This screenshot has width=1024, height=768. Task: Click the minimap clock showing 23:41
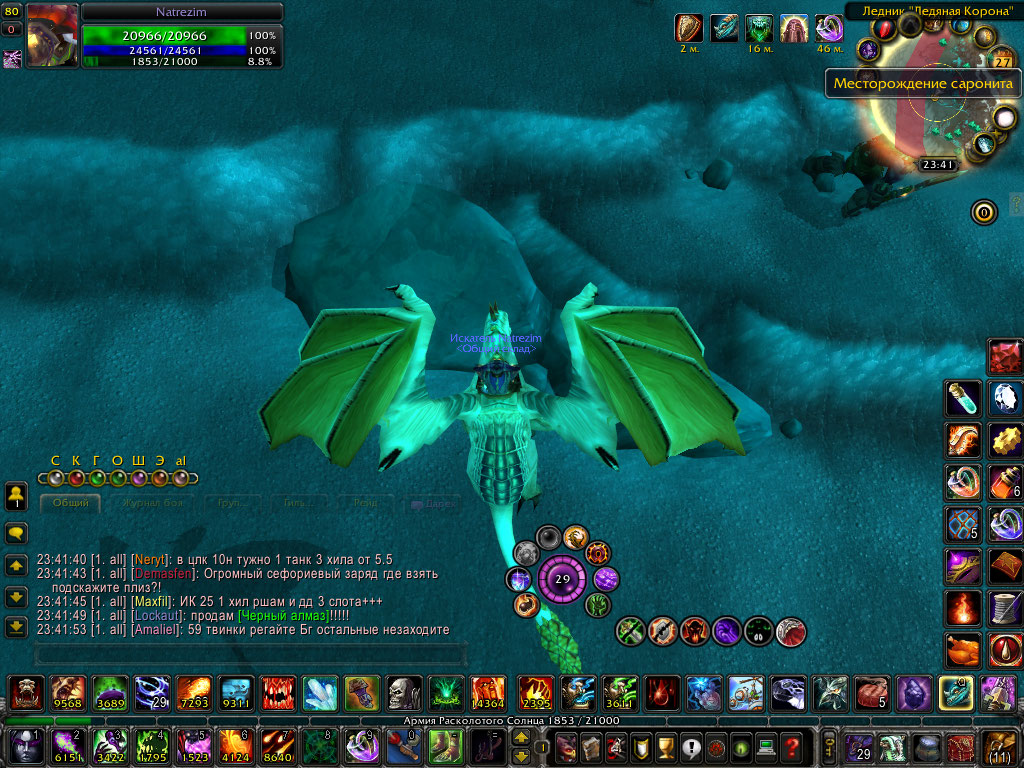point(938,165)
